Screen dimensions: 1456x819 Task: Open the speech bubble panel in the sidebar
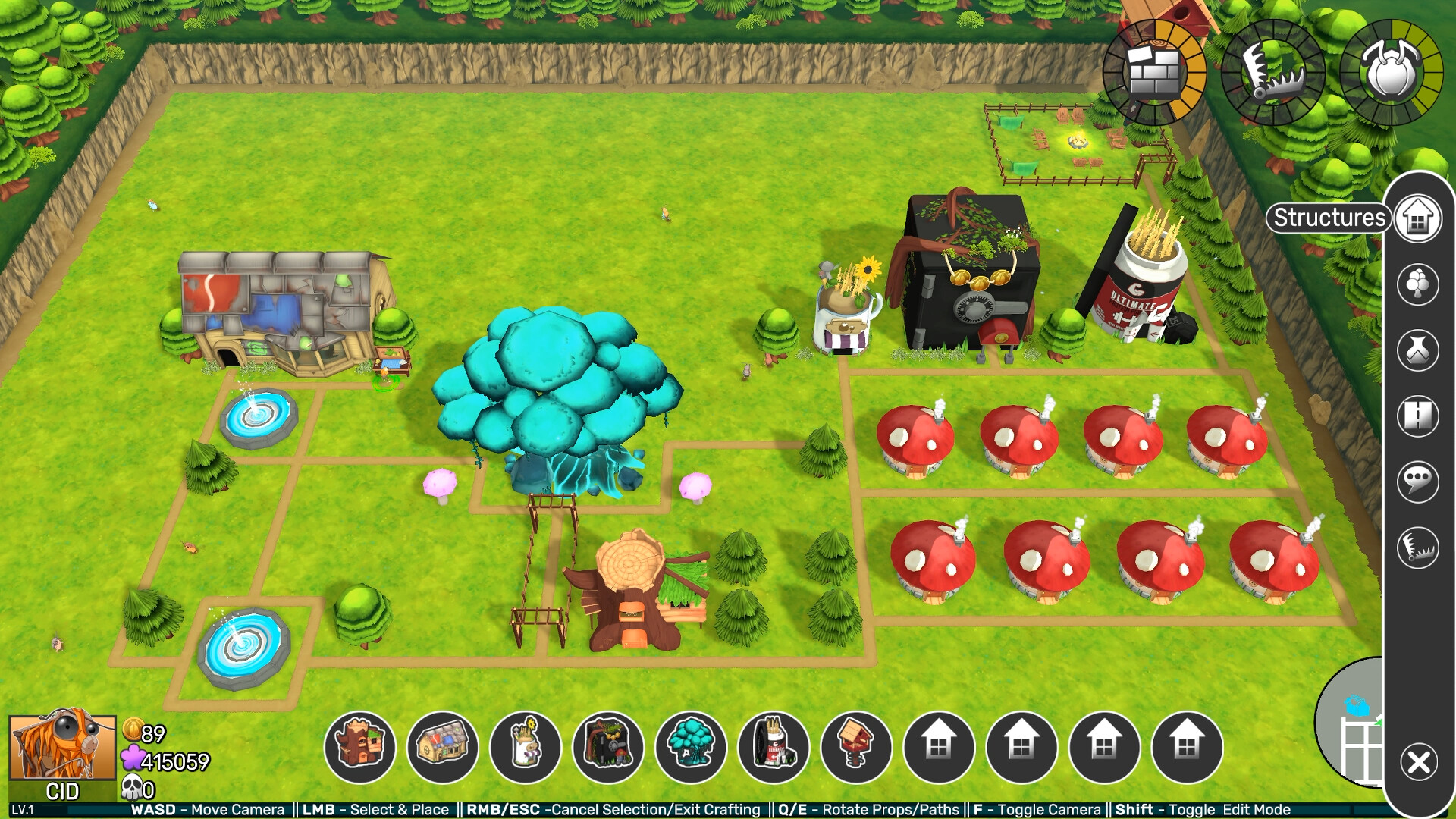pos(1417,479)
